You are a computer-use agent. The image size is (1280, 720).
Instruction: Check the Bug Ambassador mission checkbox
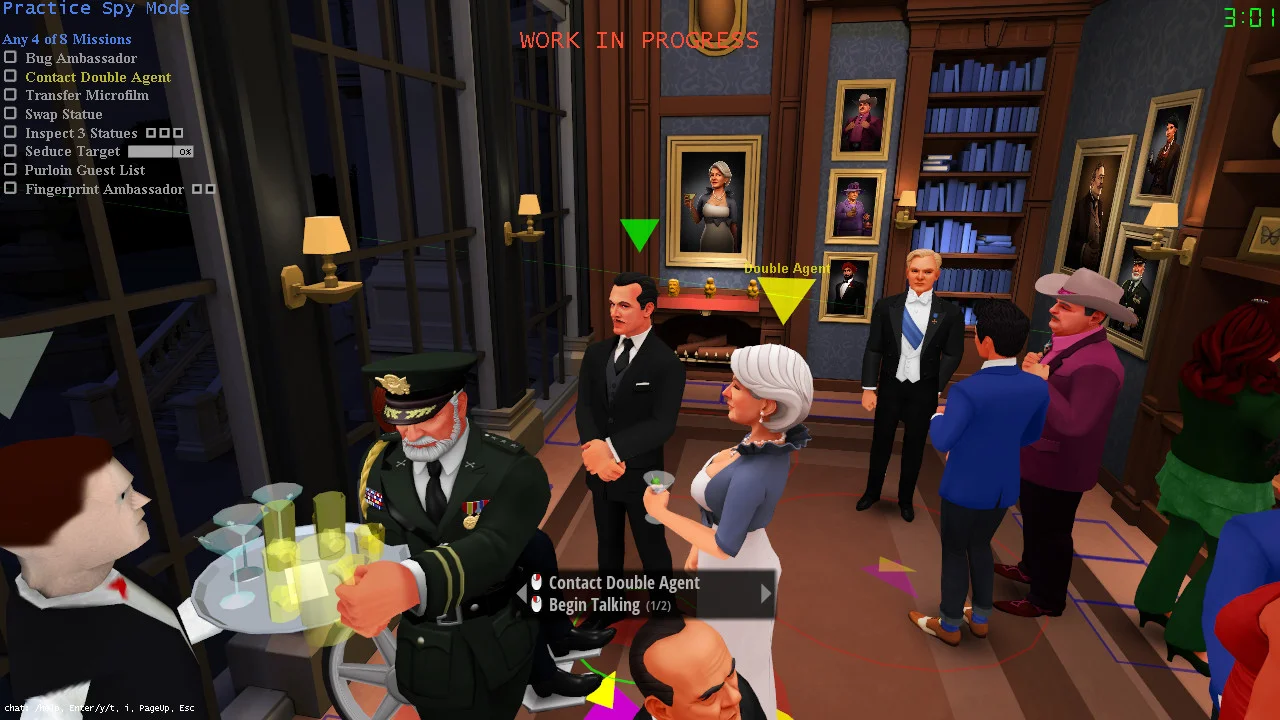11,58
